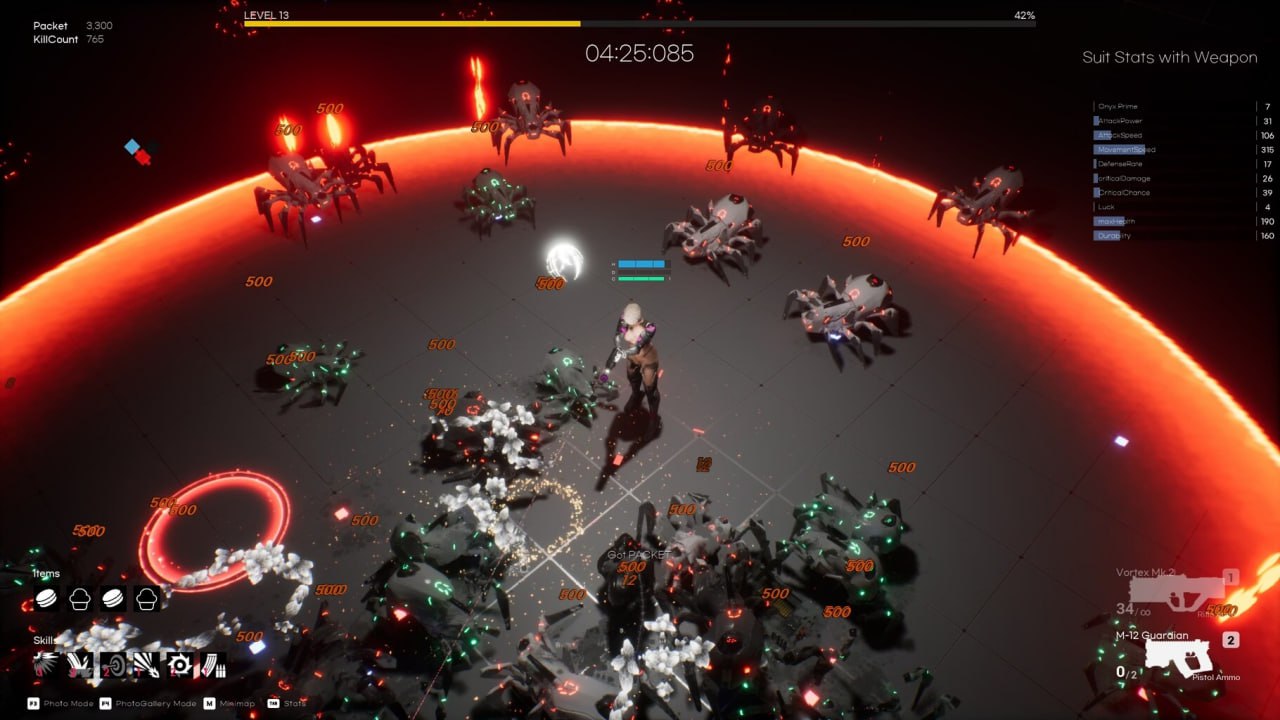Viewport: 1280px width, 720px height.
Task: Select the target/bullseye skill icon
Action: tap(112, 664)
